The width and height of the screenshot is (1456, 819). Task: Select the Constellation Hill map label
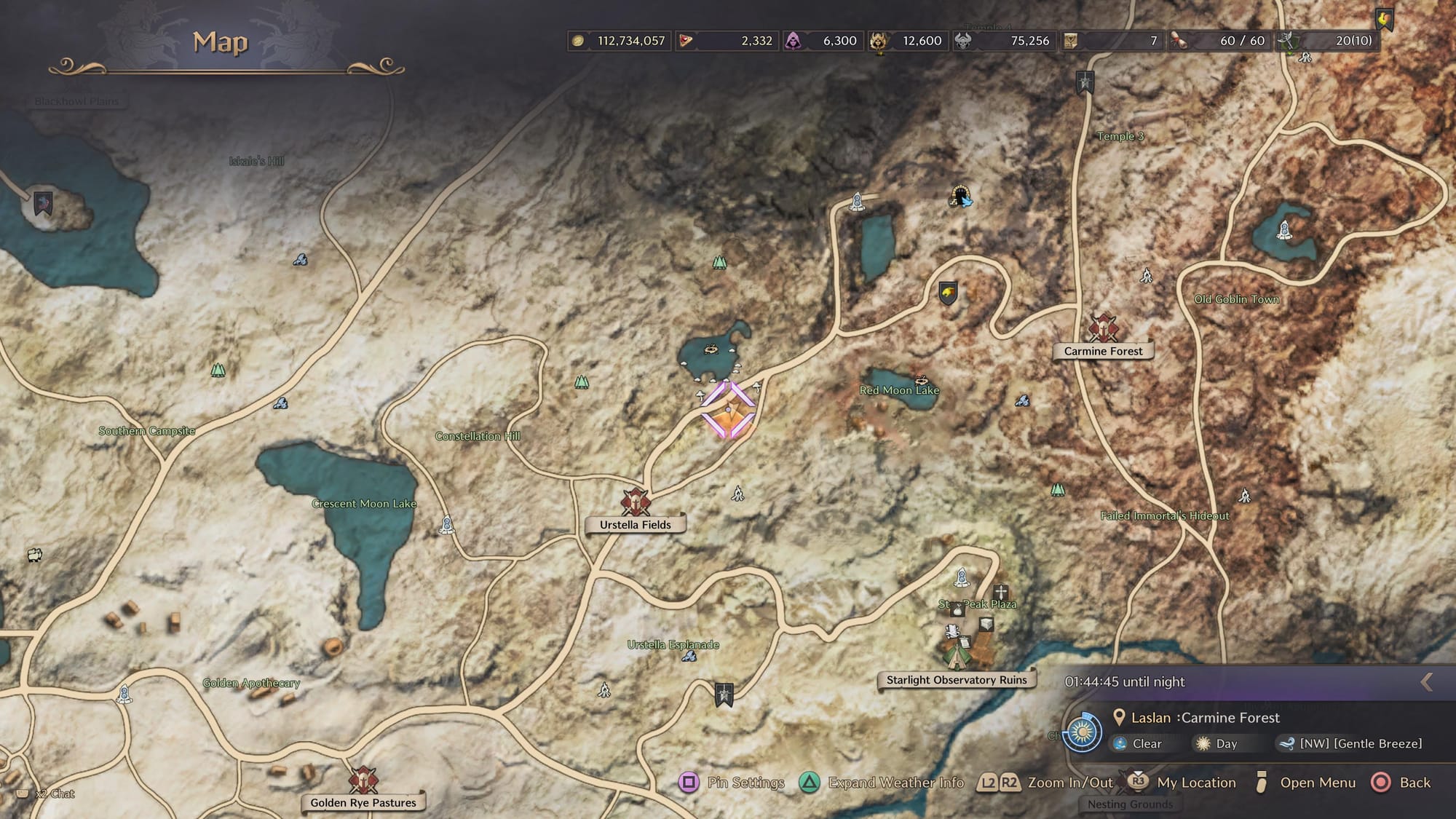[x=478, y=436]
